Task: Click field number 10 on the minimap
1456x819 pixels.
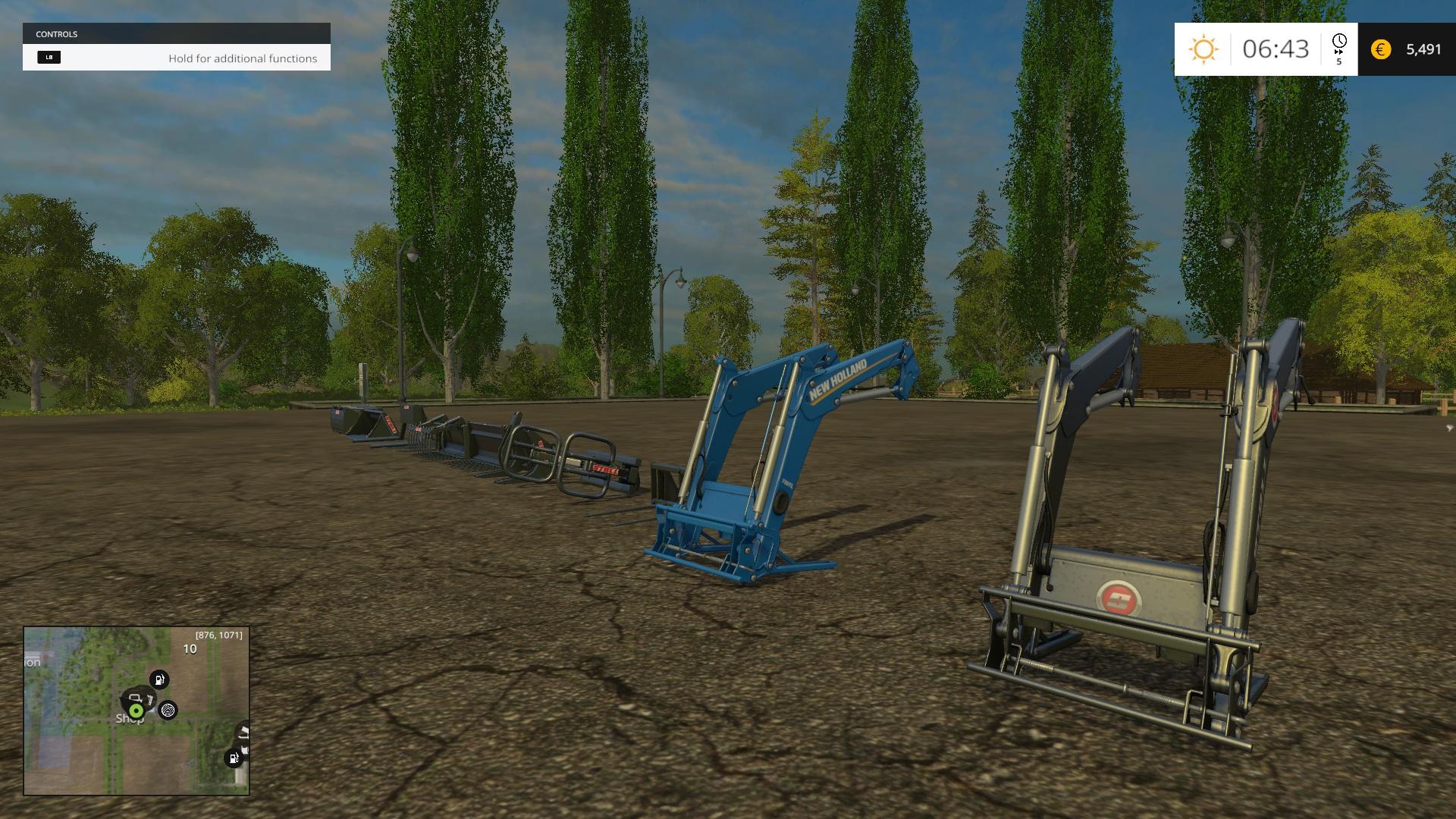Action: (x=190, y=649)
